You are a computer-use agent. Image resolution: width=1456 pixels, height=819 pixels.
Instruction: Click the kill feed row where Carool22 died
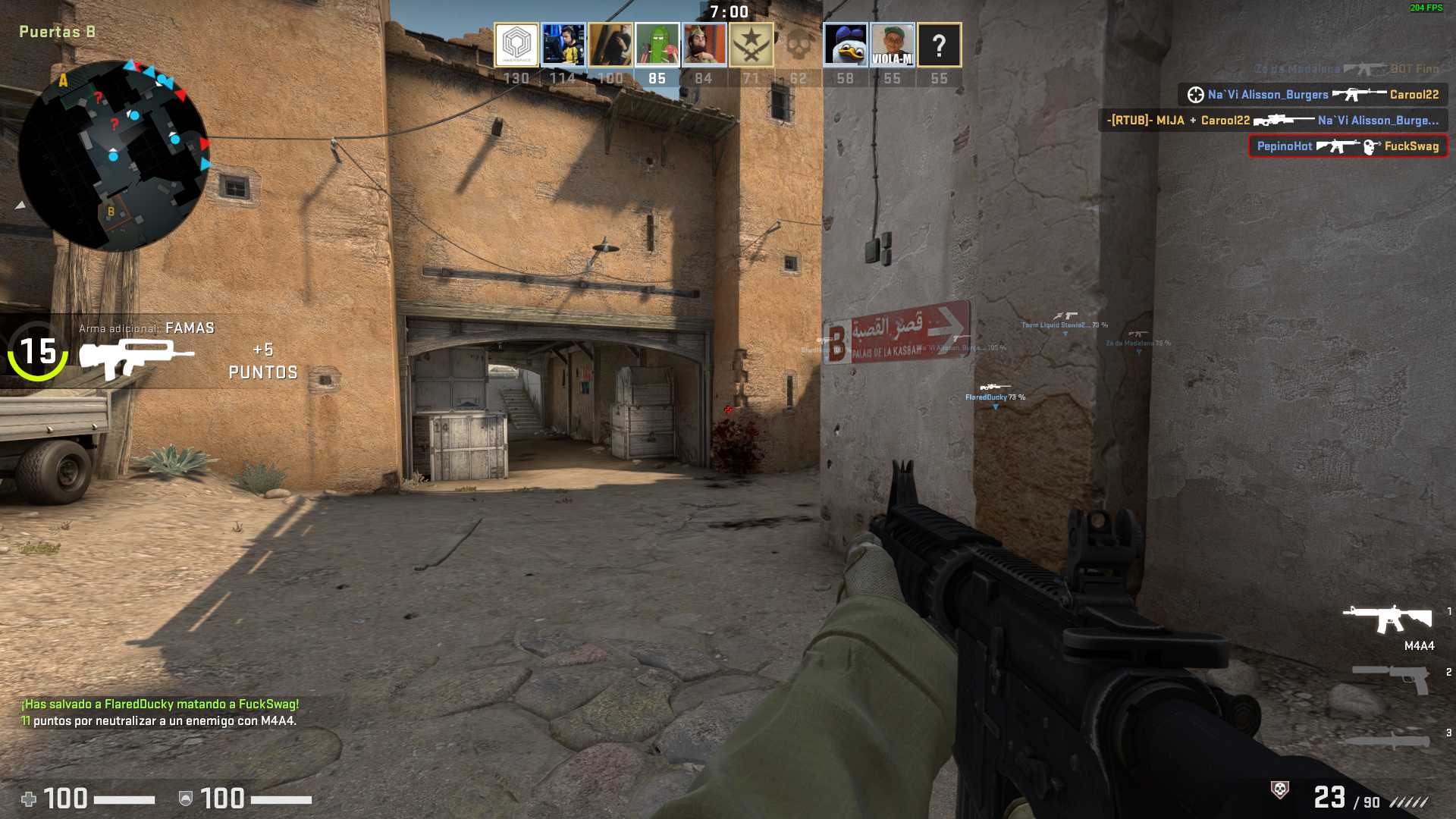1313,95
